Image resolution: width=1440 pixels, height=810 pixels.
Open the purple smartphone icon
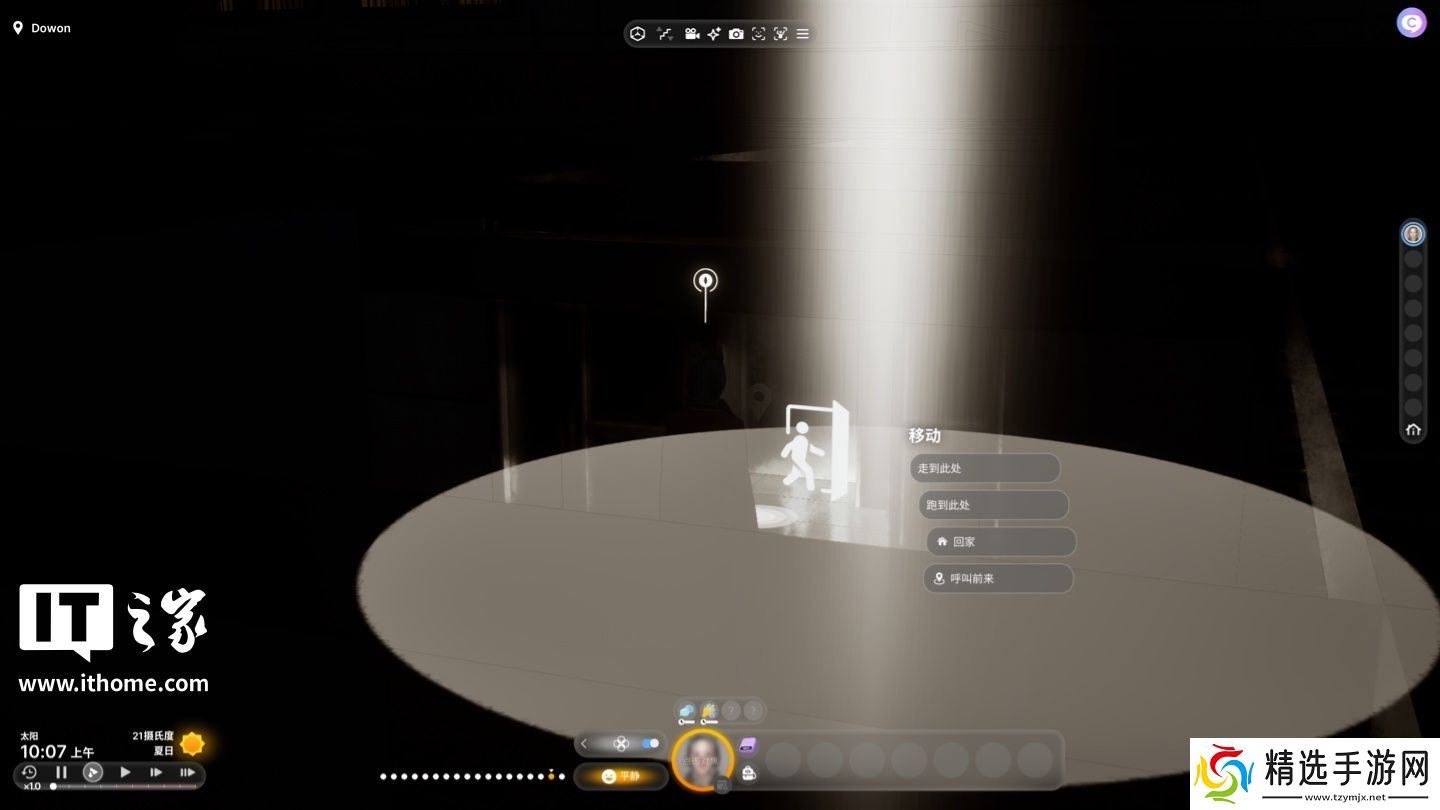point(748,746)
